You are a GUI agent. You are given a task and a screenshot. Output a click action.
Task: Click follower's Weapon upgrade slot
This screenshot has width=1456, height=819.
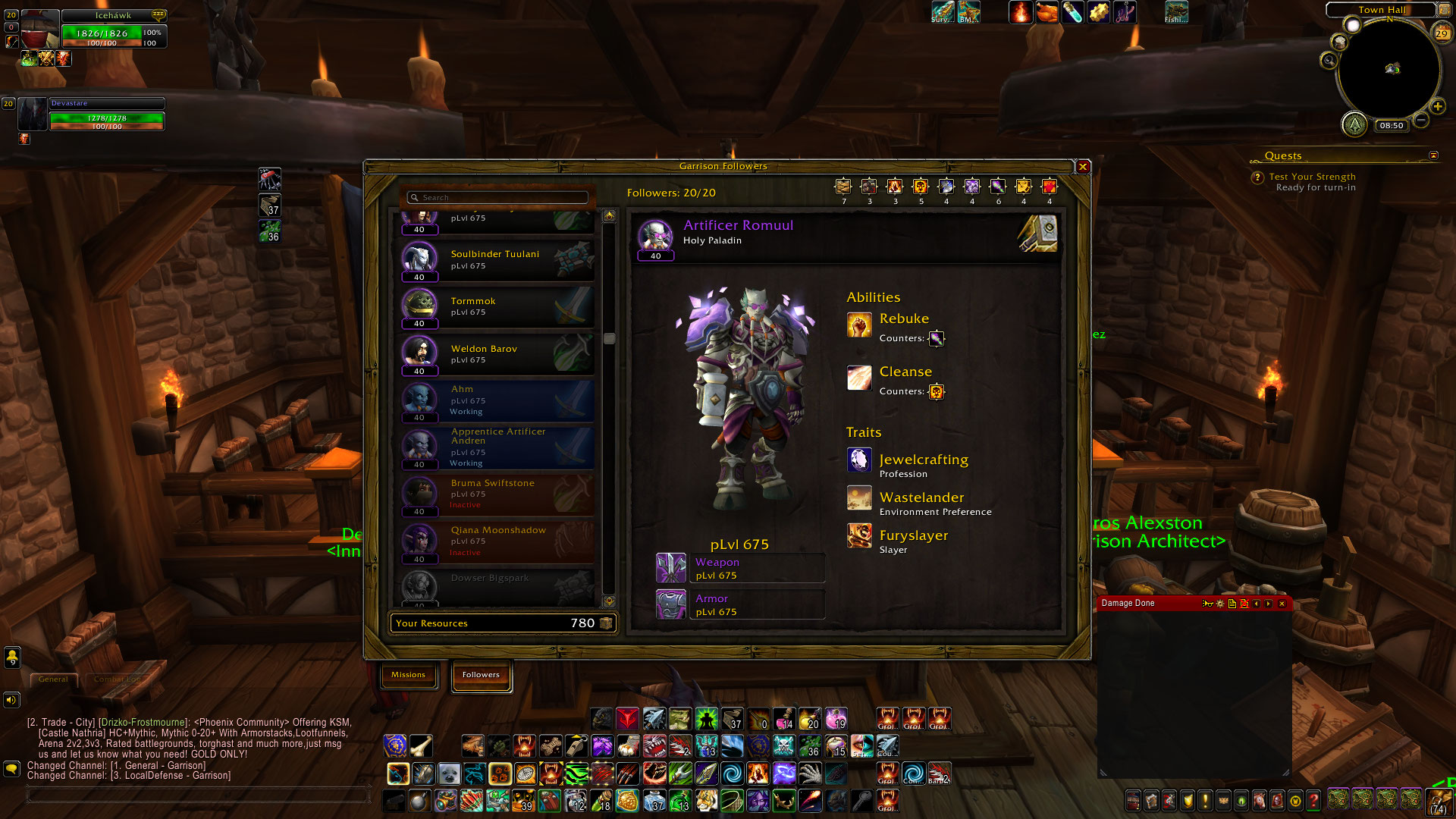(x=671, y=568)
